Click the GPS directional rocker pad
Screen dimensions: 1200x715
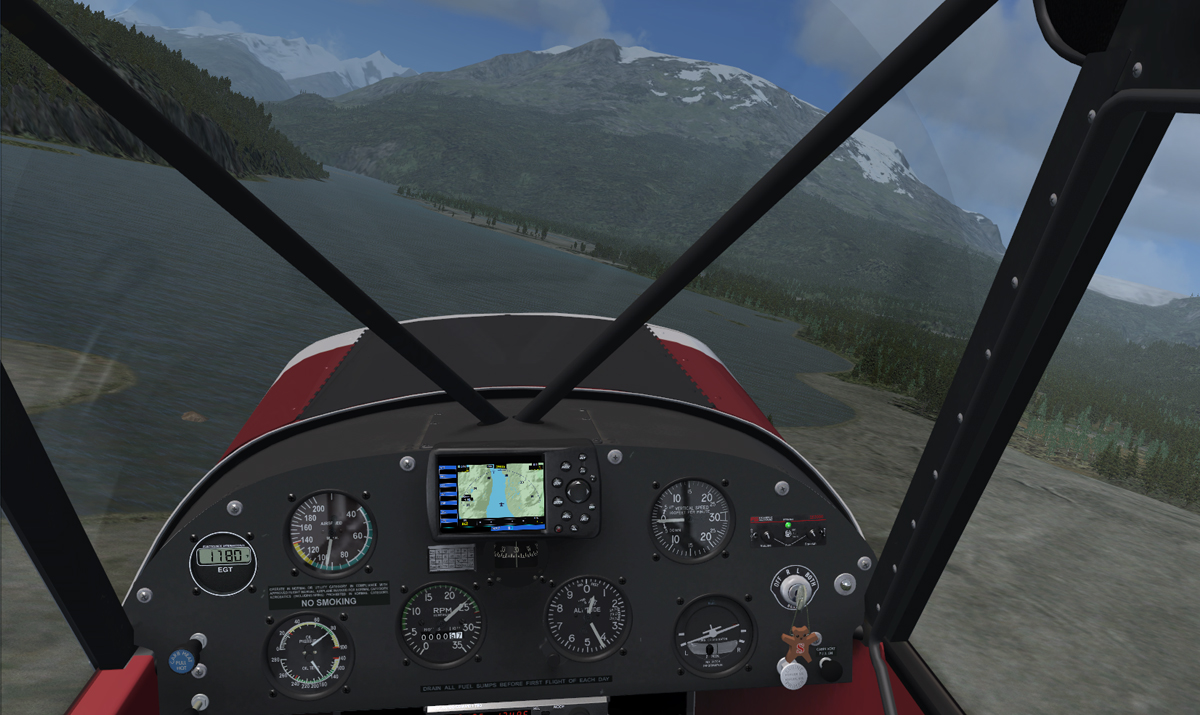(x=578, y=491)
